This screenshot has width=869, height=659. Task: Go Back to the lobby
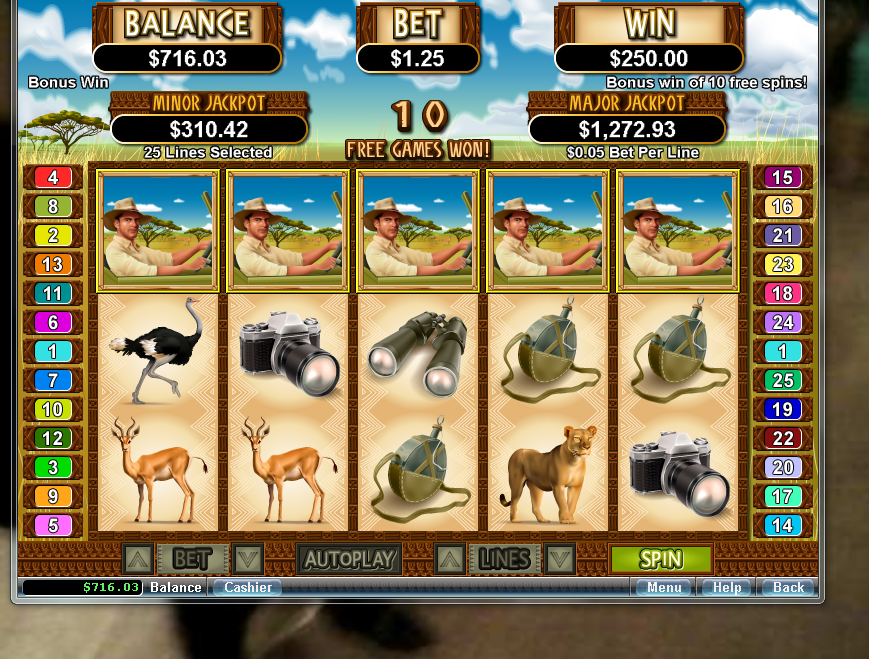(x=788, y=588)
